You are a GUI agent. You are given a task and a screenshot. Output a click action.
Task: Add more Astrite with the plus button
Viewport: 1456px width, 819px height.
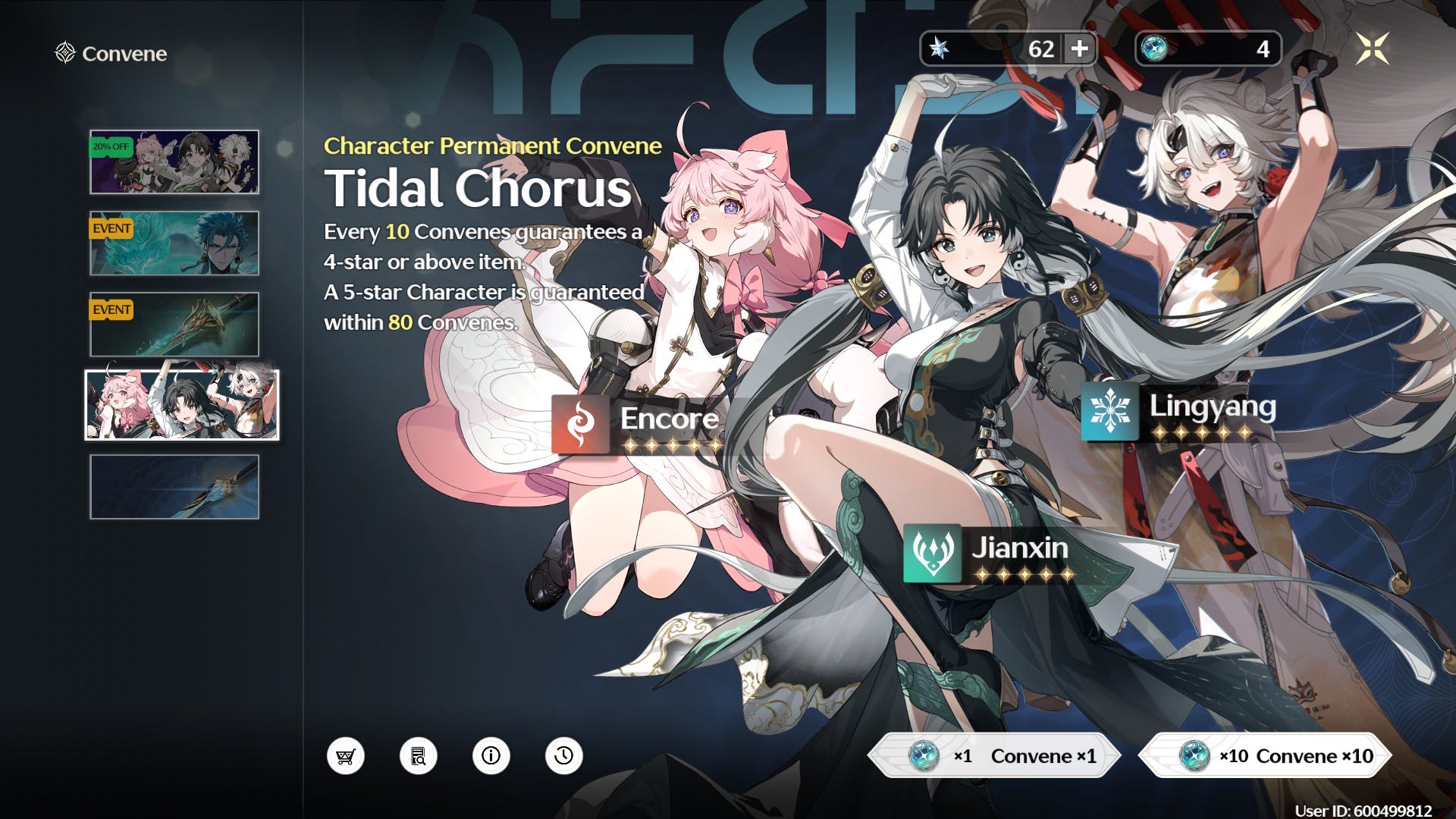tap(1079, 49)
